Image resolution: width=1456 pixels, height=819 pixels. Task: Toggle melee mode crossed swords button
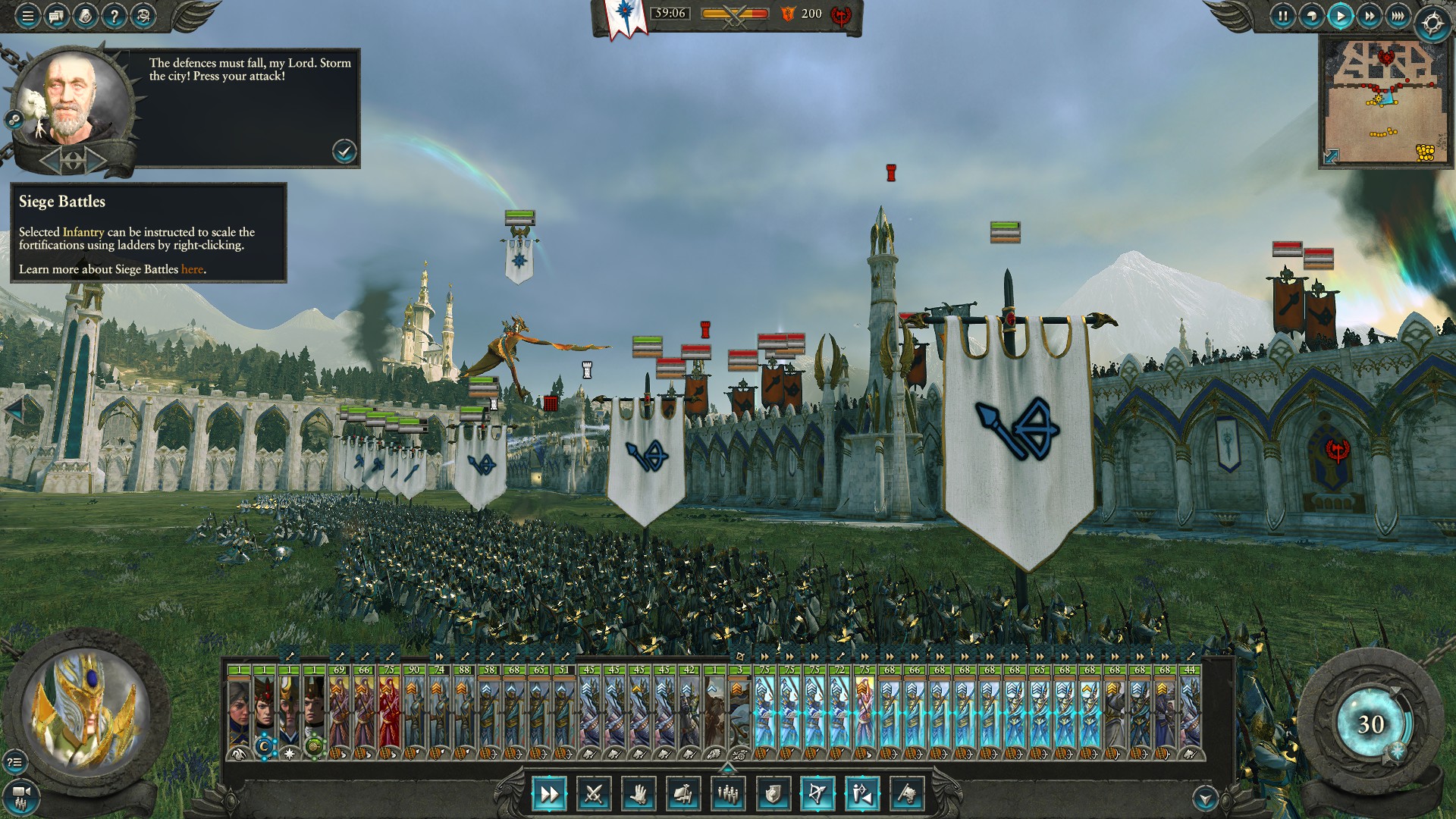pyautogui.click(x=593, y=794)
